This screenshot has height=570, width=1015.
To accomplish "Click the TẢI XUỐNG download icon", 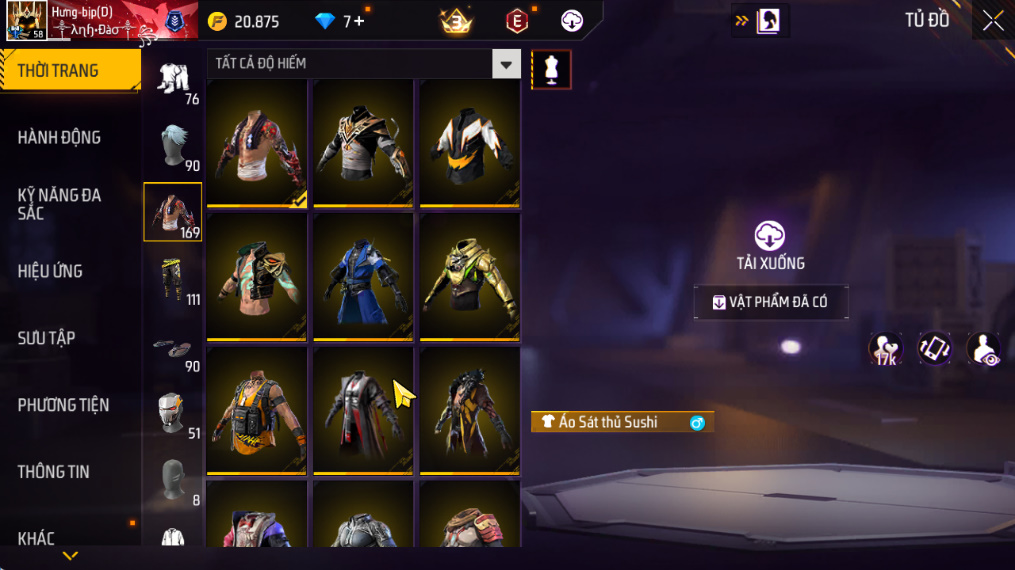I will (769, 236).
